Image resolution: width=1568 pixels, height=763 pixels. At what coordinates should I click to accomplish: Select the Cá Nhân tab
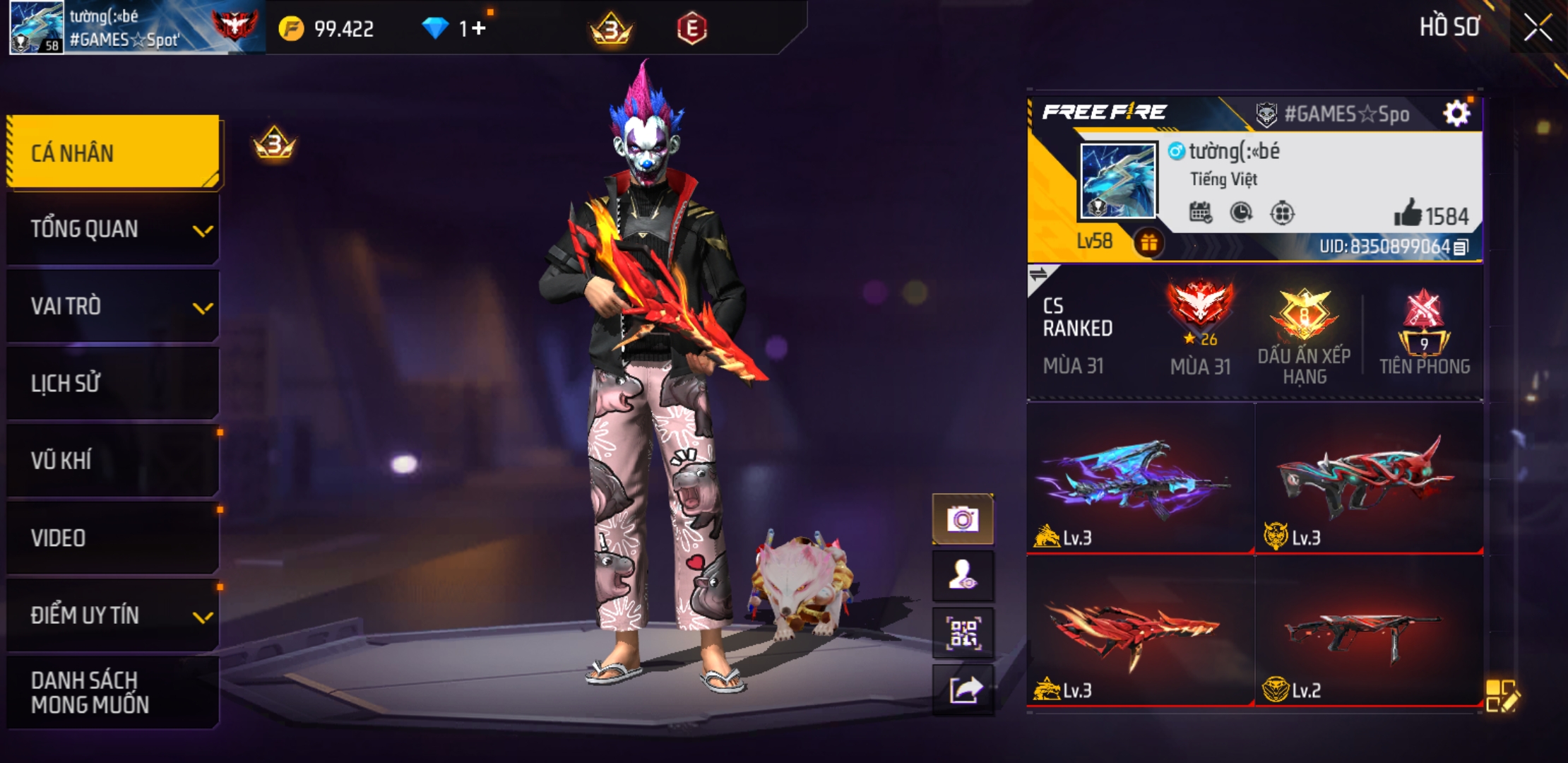click(113, 153)
